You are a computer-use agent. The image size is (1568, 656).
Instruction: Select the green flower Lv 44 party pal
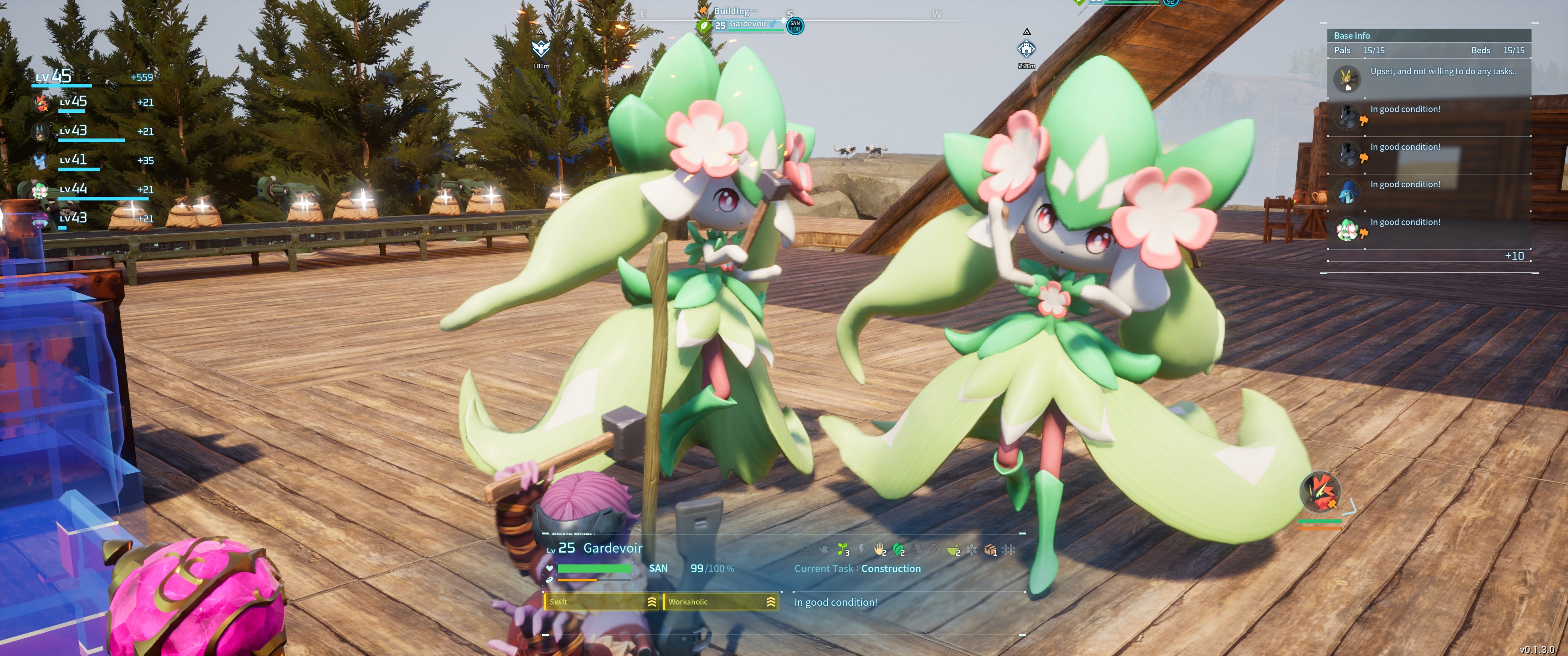coord(40,190)
